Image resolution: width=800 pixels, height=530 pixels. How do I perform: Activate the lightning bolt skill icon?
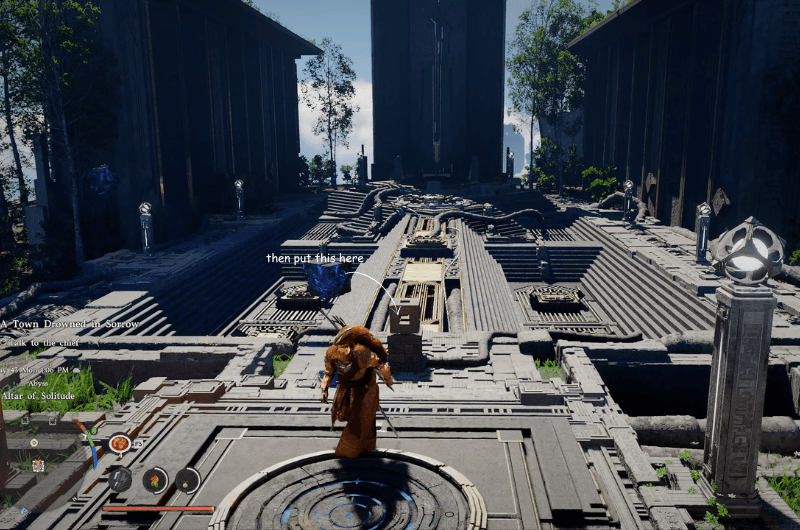tap(119, 479)
